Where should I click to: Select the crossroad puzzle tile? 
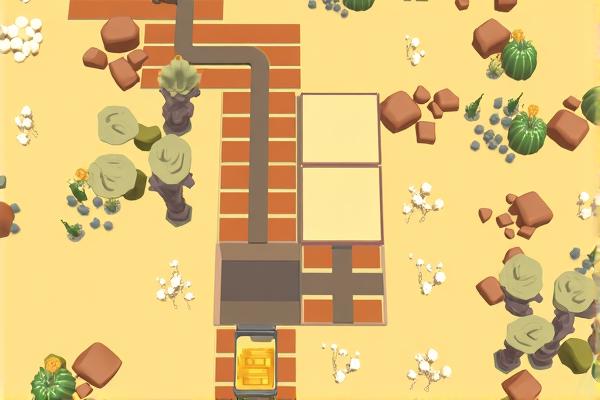pyautogui.click(x=342, y=284)
